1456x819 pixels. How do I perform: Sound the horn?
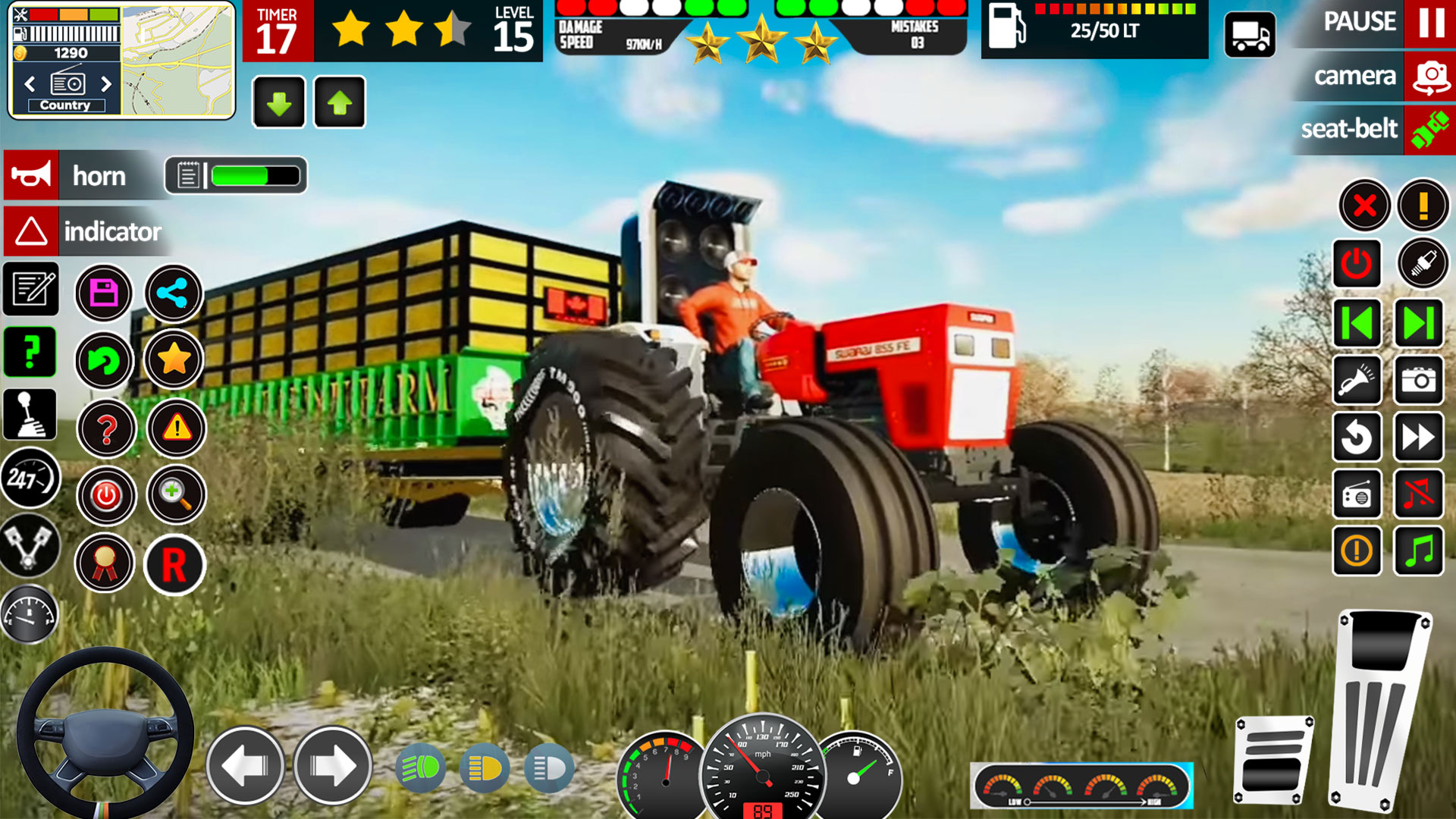(30, 176)
